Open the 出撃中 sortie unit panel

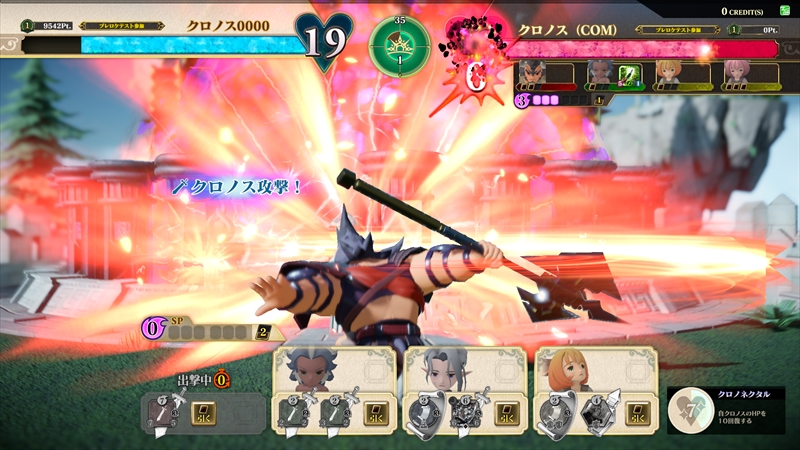coord(205,410)
